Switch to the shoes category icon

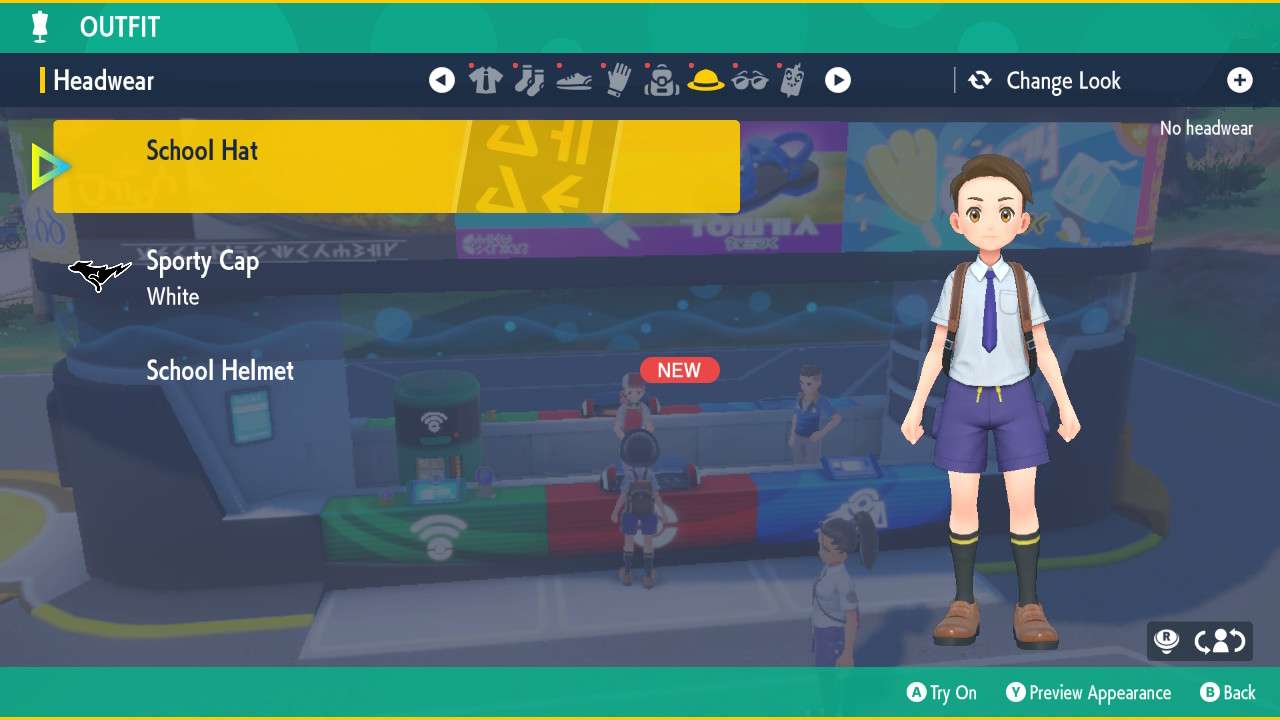[574, 80]
